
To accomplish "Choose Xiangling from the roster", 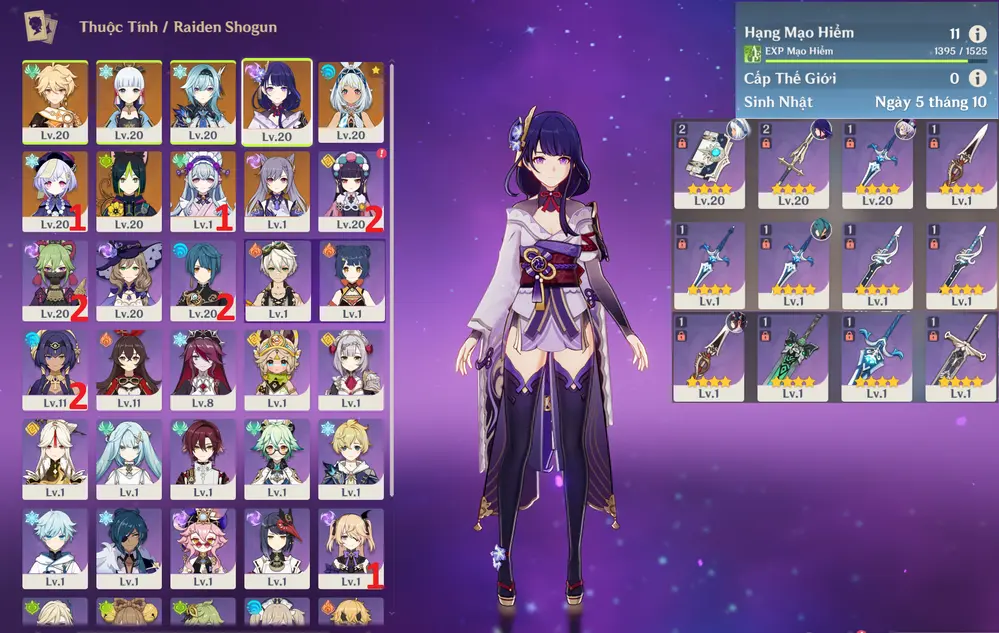I will [x=351, y=280].
